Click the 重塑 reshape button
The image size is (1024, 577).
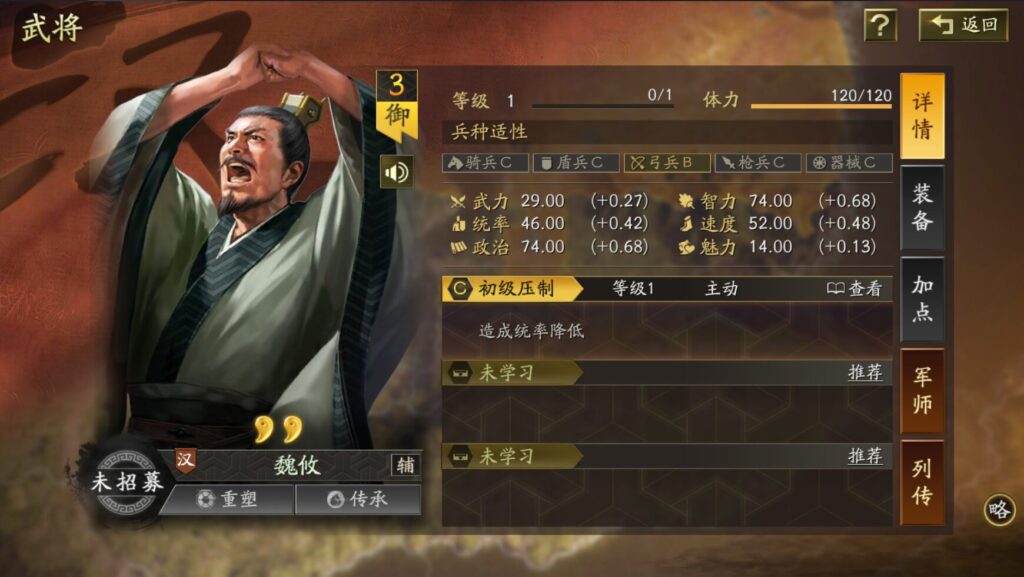point(227,499)
